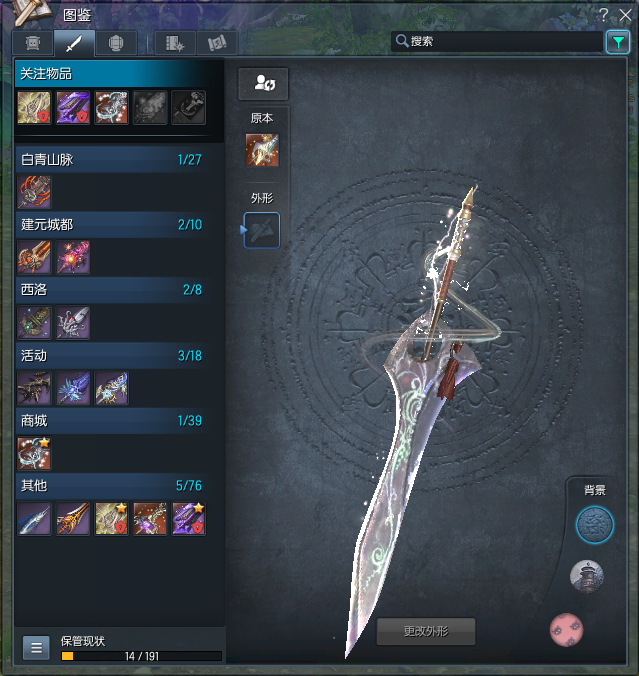Choose the pagoda scenery background
This screenshot has height=676, width=639.
(x=587, y=575)
